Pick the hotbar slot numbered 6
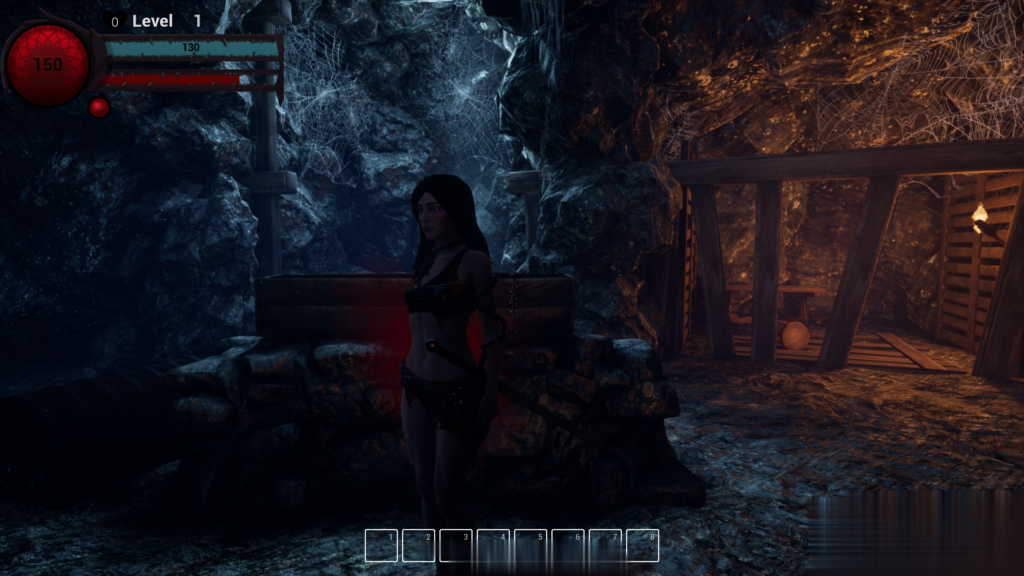 (568, 545)
